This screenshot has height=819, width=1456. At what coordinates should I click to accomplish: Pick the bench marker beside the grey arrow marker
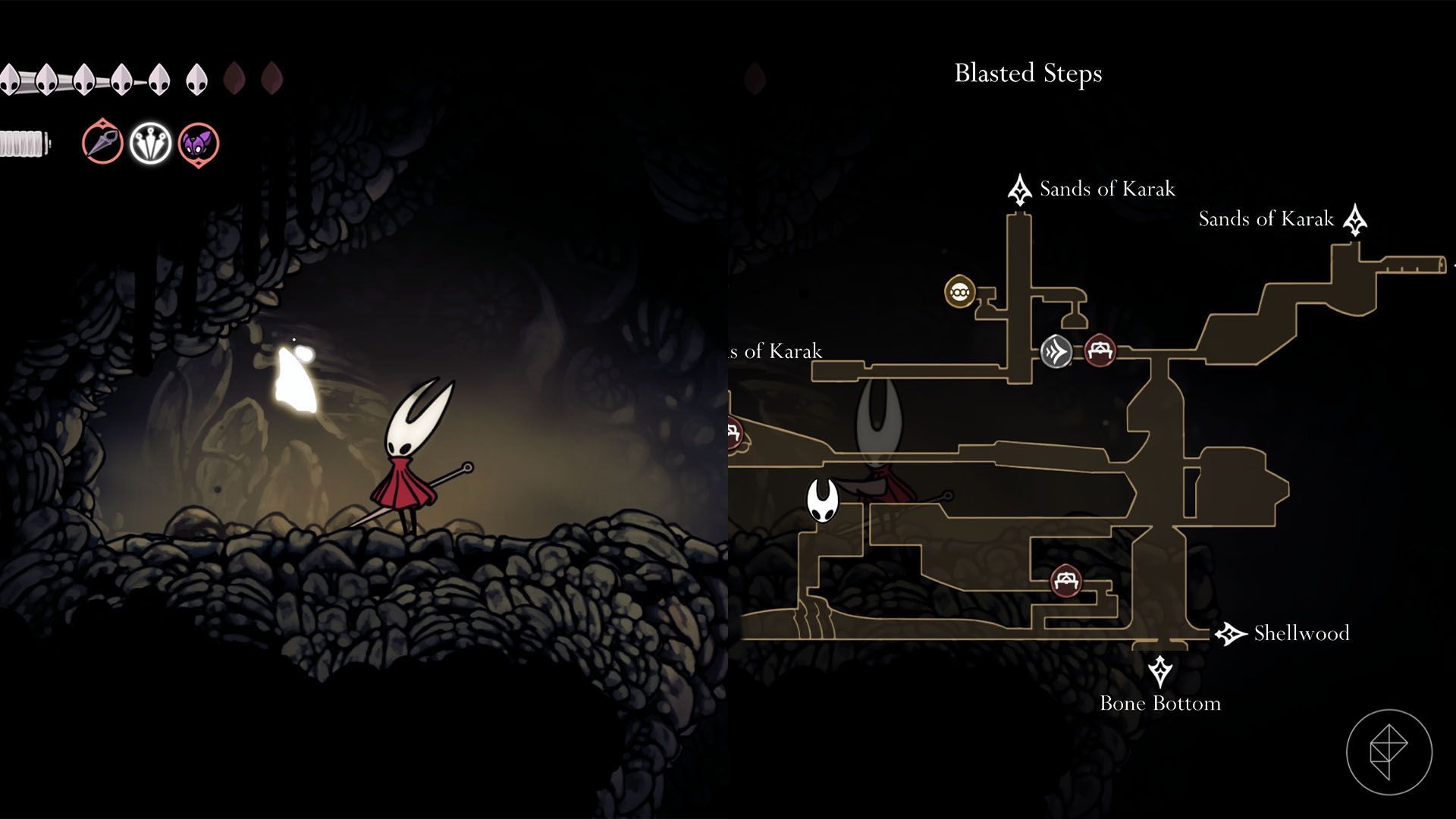coord(1099,350)
